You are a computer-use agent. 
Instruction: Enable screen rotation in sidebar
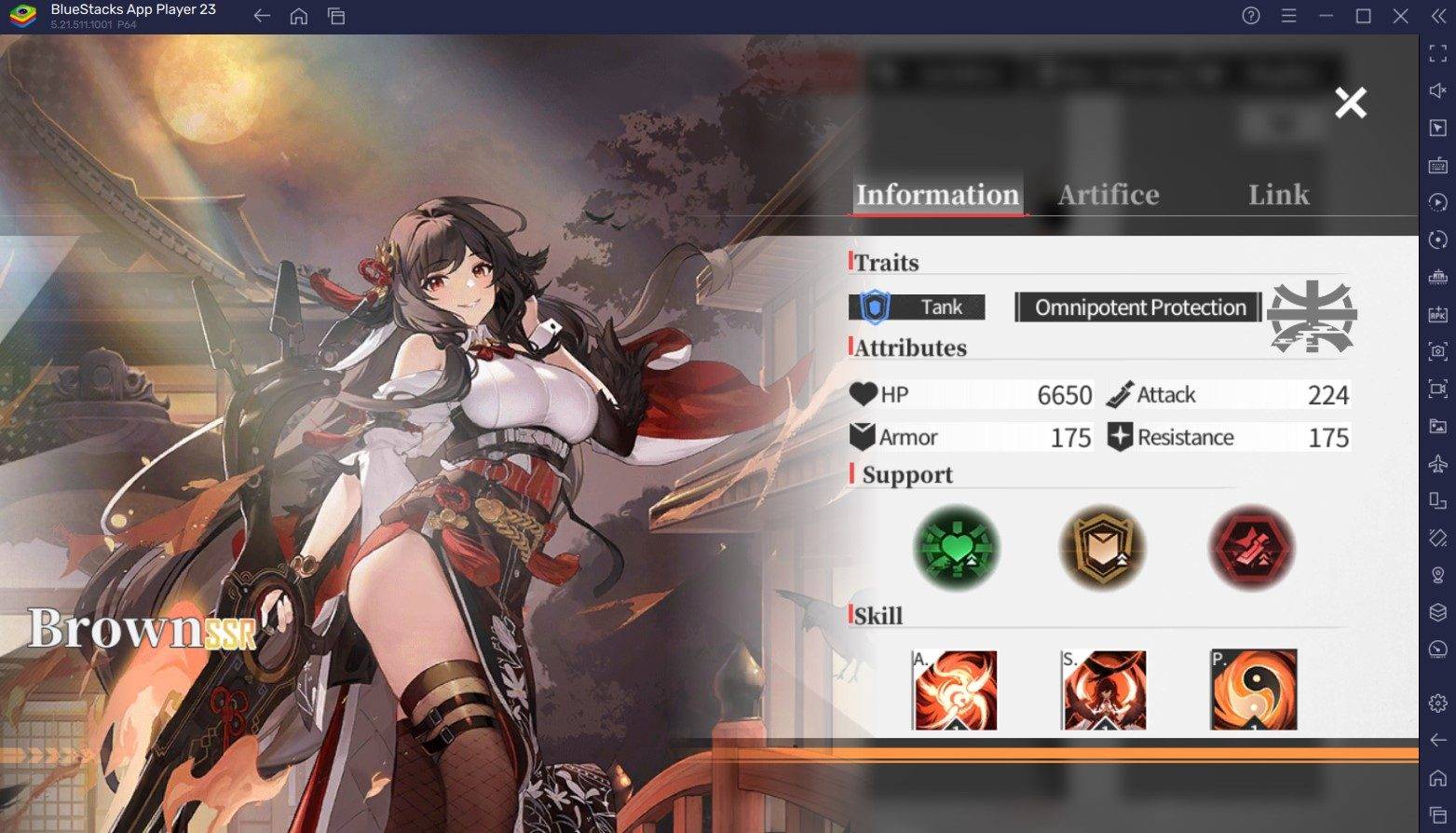(1436, 239)
